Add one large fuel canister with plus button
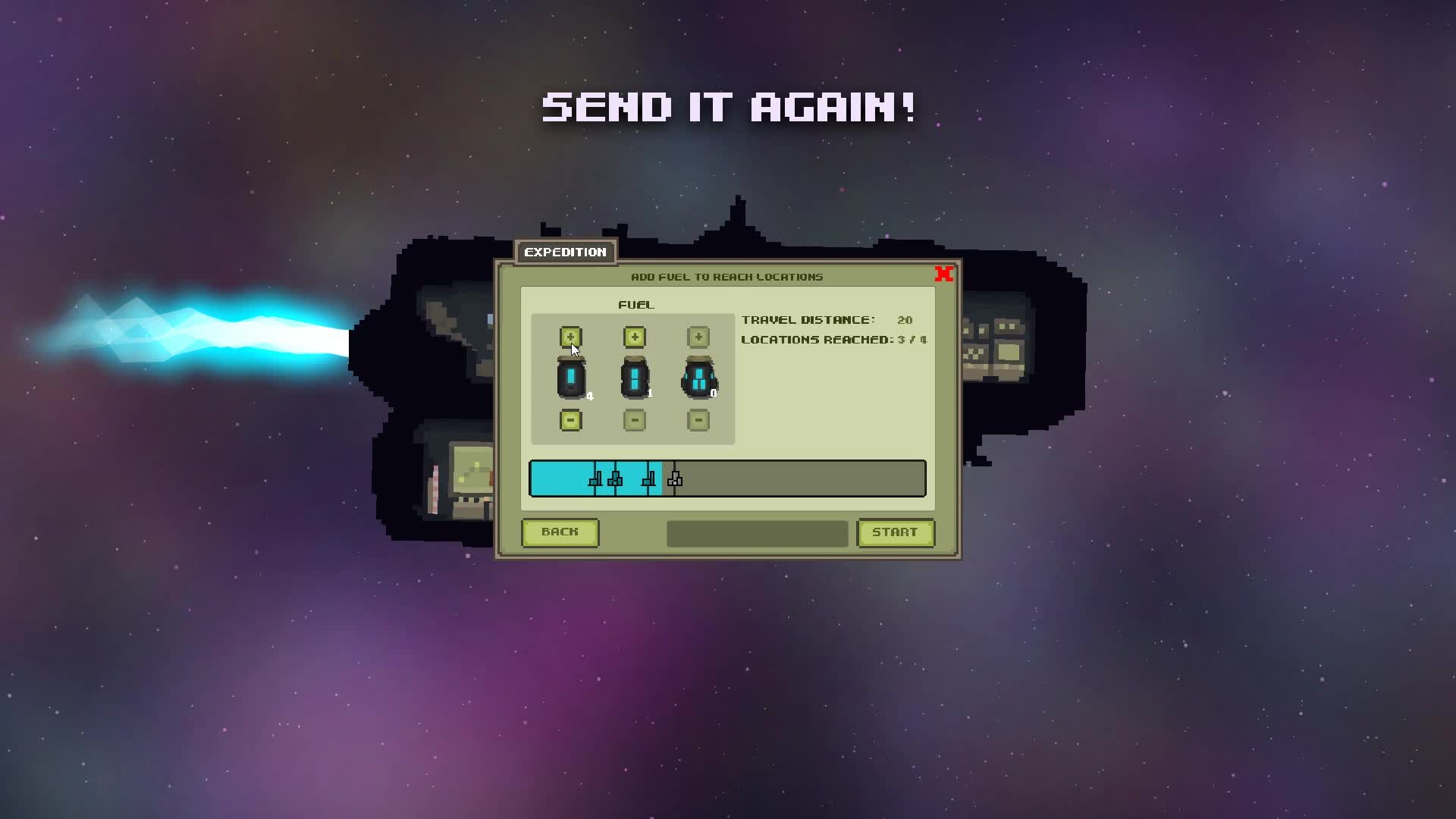Screen dimensions: 1456x819 pyautogui.click(x=698, y=337)
